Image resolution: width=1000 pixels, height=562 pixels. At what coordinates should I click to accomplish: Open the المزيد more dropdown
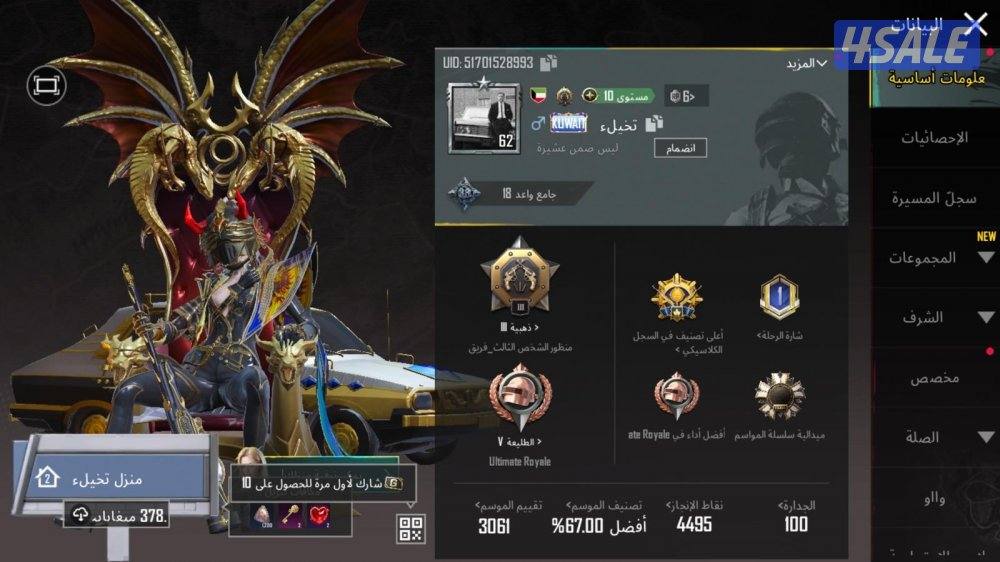806,63
